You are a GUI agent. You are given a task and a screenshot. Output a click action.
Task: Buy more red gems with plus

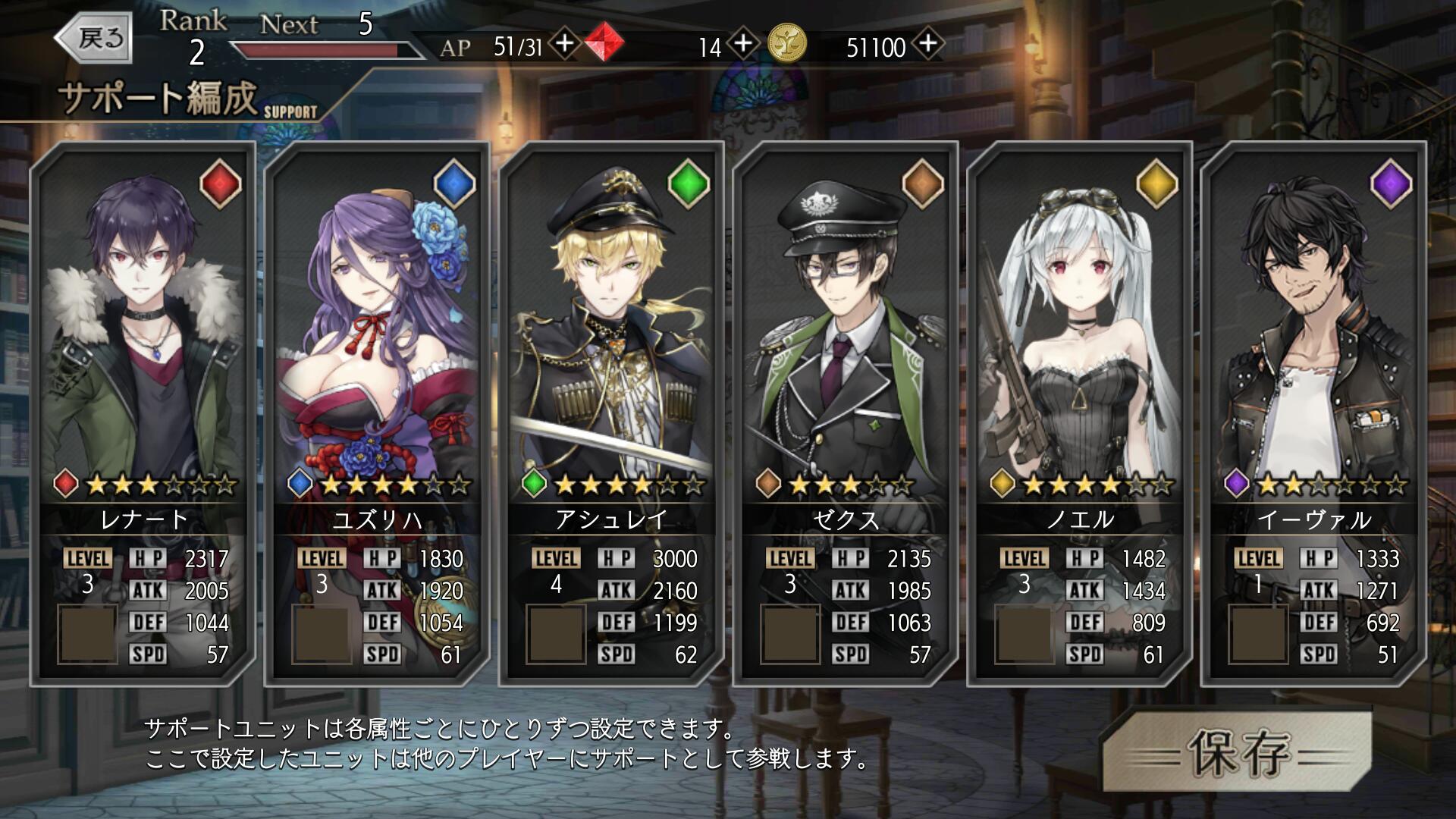click(x=743, y=44)
